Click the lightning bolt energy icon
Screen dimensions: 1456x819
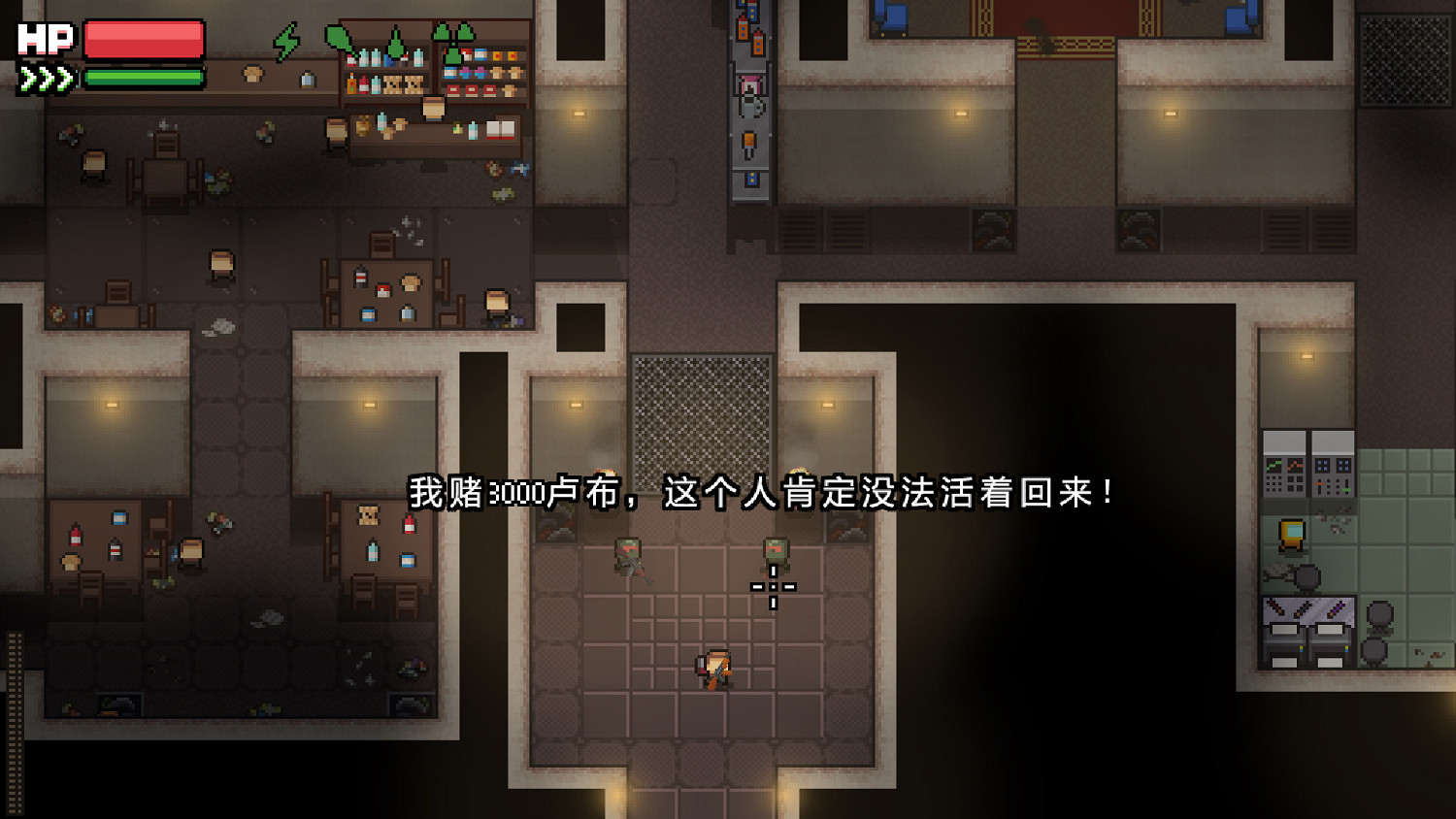287,42
